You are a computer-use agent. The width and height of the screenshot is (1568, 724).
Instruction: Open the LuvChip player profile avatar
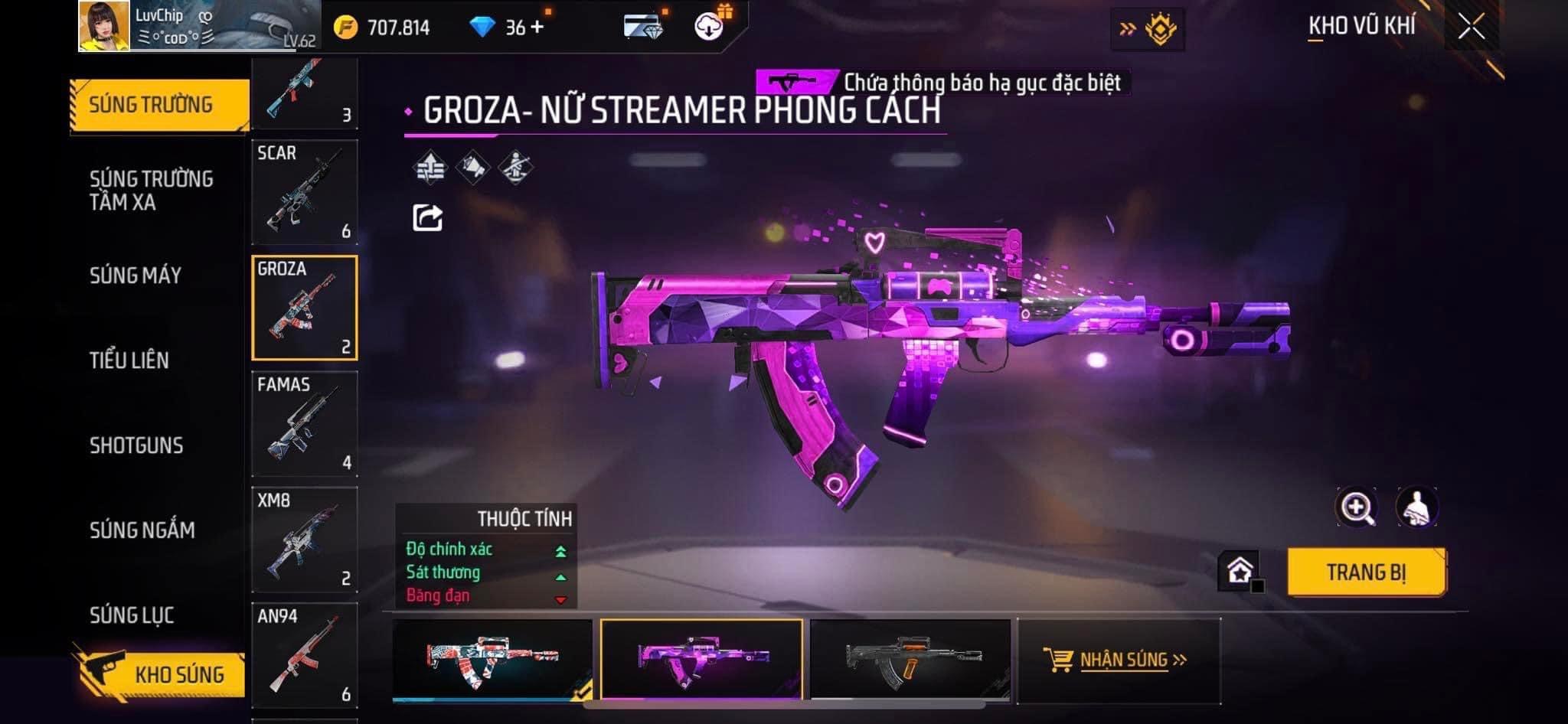[x=104, y=26]
